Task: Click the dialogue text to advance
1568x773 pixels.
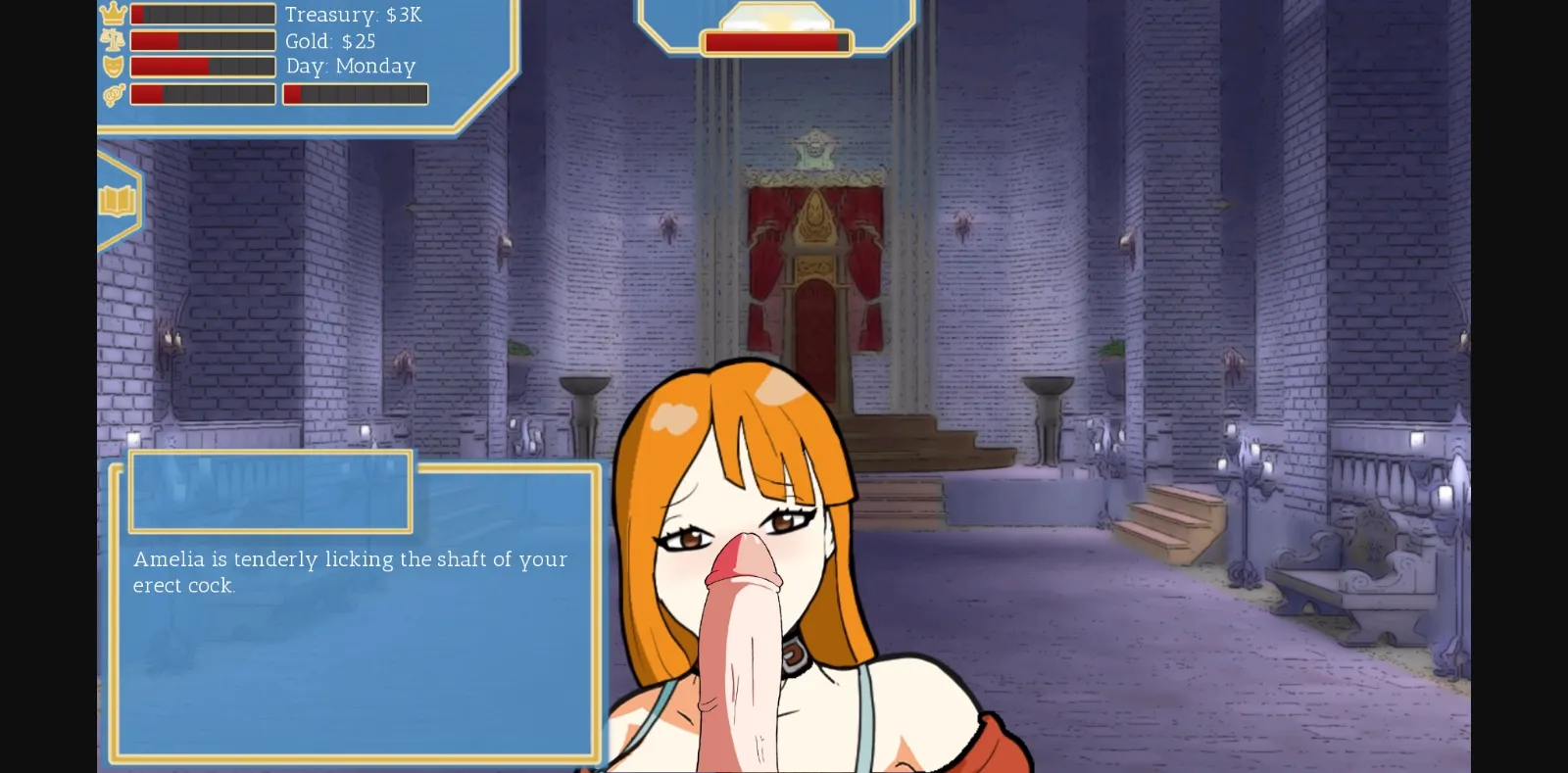Action: click(x=349, y=573)
